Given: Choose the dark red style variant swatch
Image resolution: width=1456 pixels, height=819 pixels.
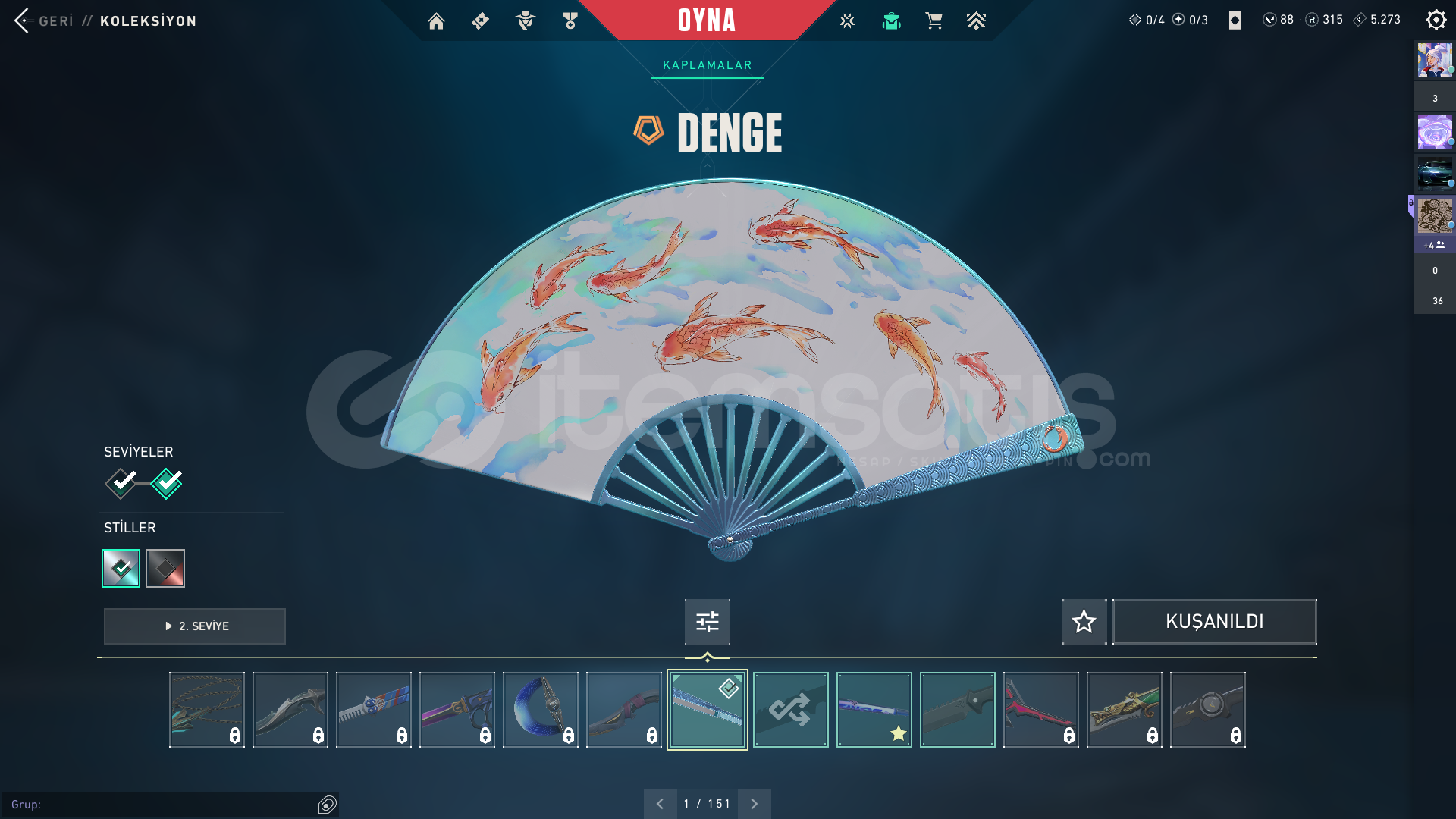Looking at the screenshot, I should tap(165, 568).
